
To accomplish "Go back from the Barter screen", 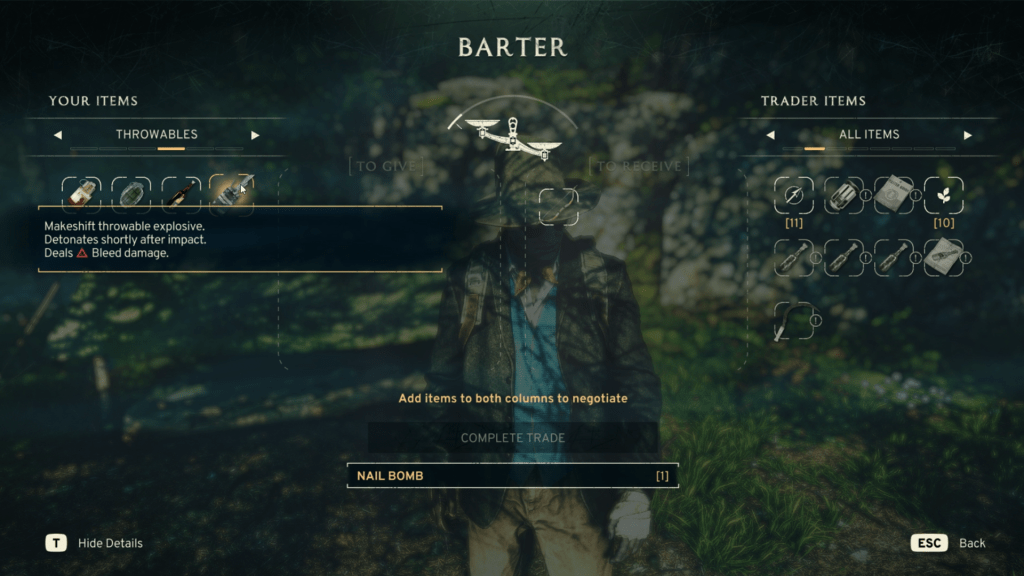I will (928, 543).
